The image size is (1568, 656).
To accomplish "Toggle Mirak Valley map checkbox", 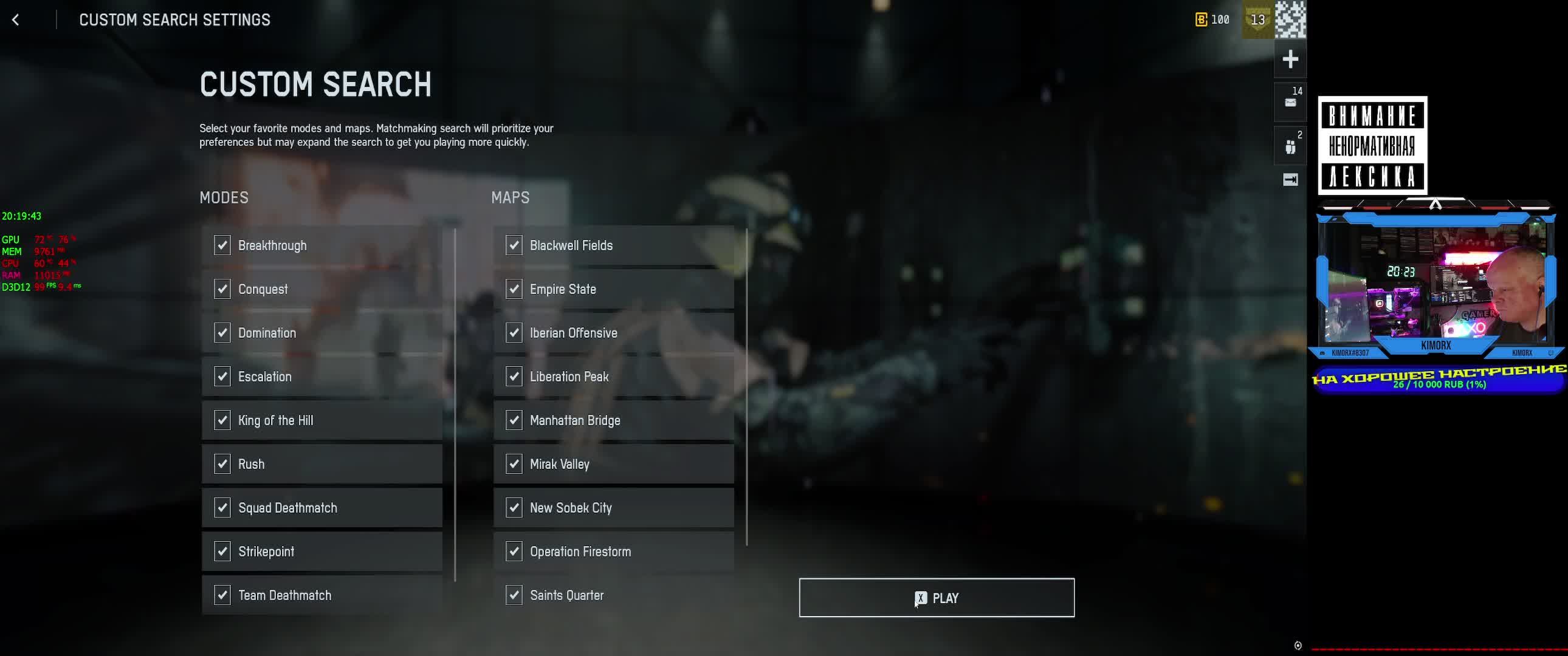I will pyautogui.click(x=514, y=464).
